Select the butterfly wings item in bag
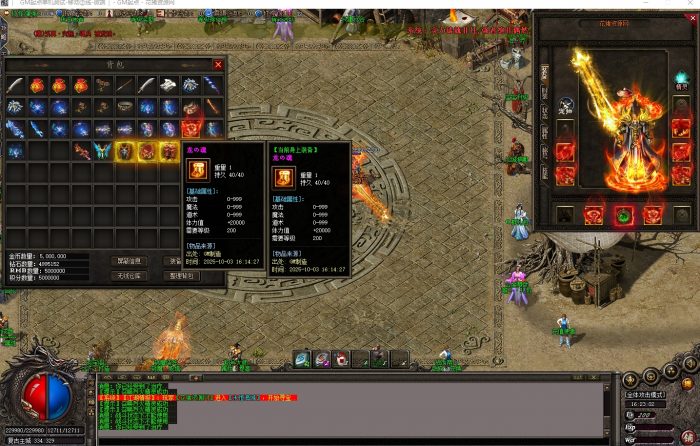This screenshot has width=700, height=446. tap(103, 151)
